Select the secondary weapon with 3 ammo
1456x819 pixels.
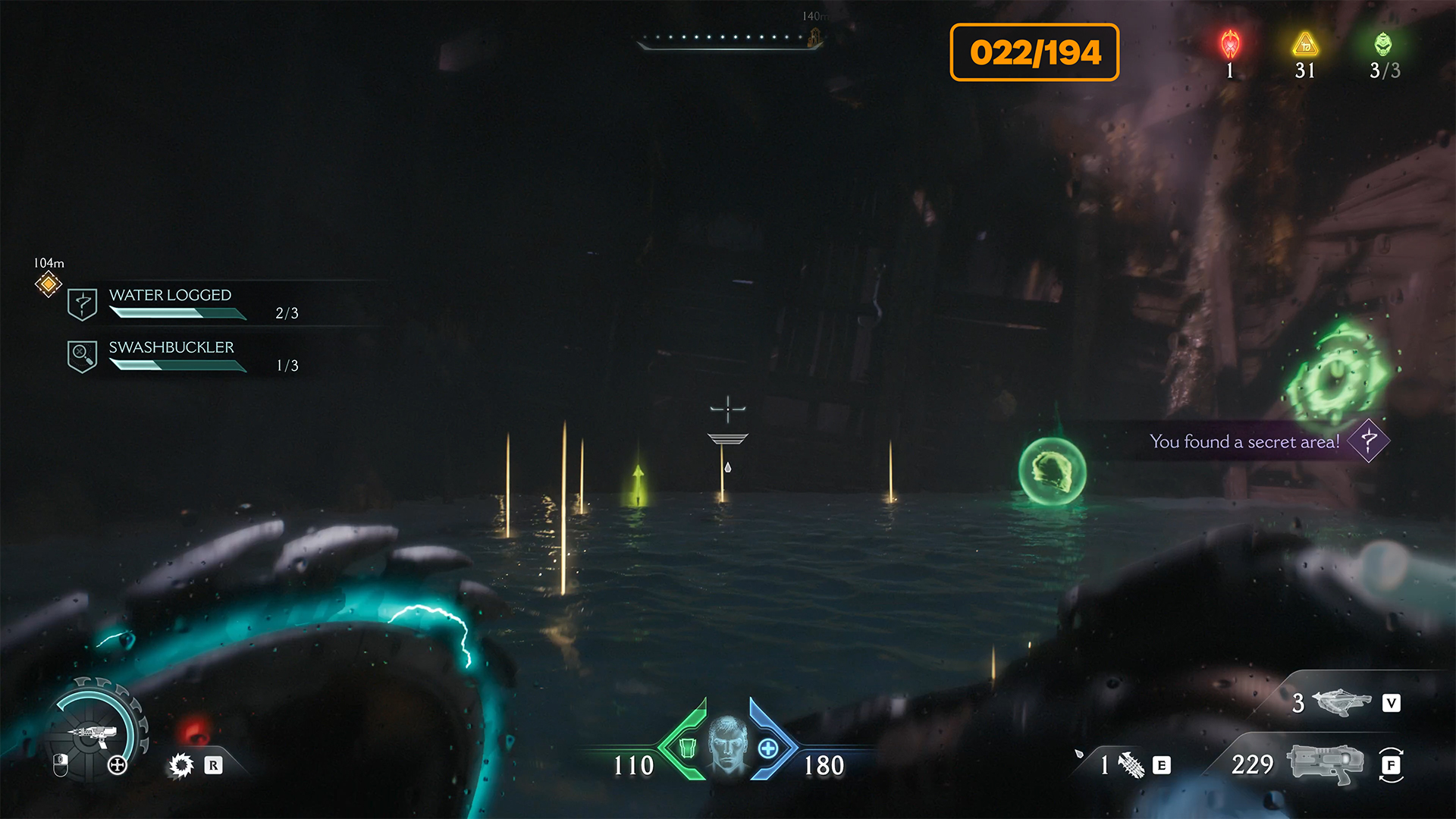(1341, 702)
